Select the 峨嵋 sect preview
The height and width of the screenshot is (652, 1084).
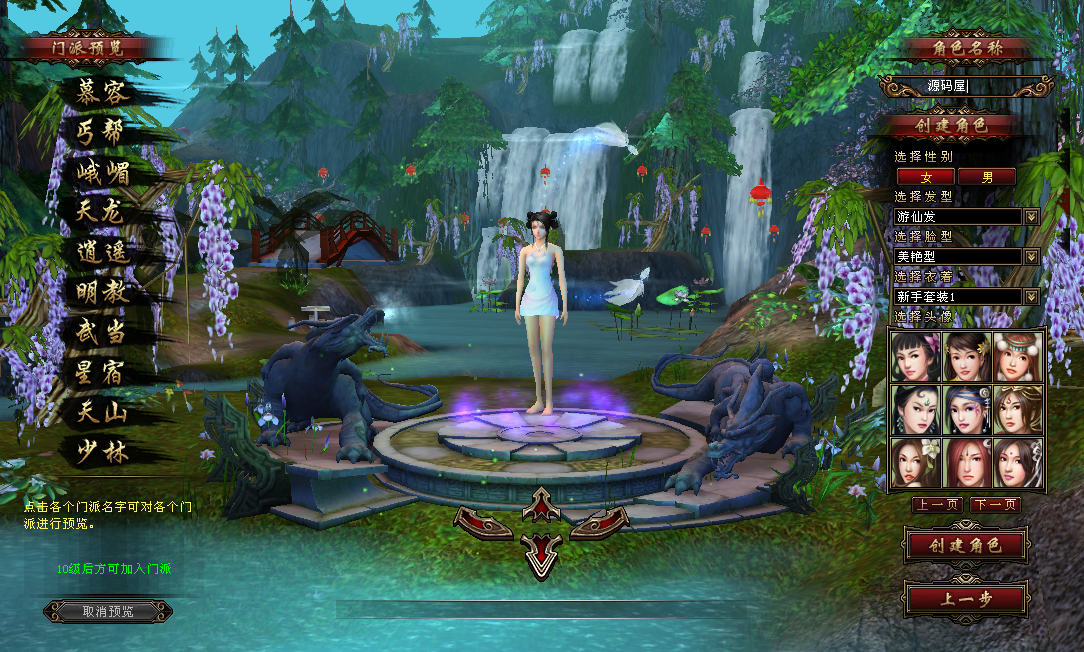tap(102, 171)
